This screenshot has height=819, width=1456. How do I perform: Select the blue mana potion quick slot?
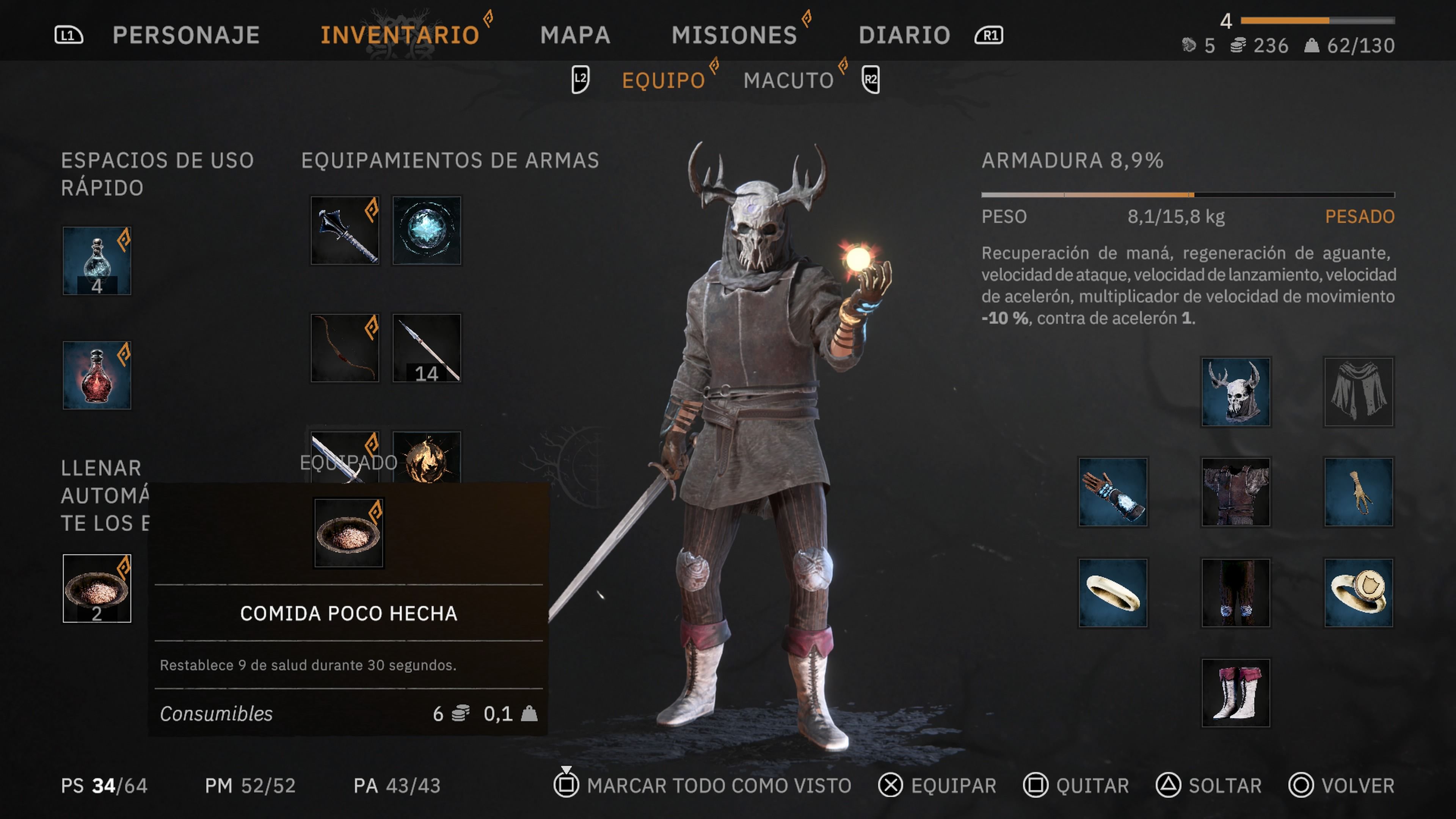point(97,260)
